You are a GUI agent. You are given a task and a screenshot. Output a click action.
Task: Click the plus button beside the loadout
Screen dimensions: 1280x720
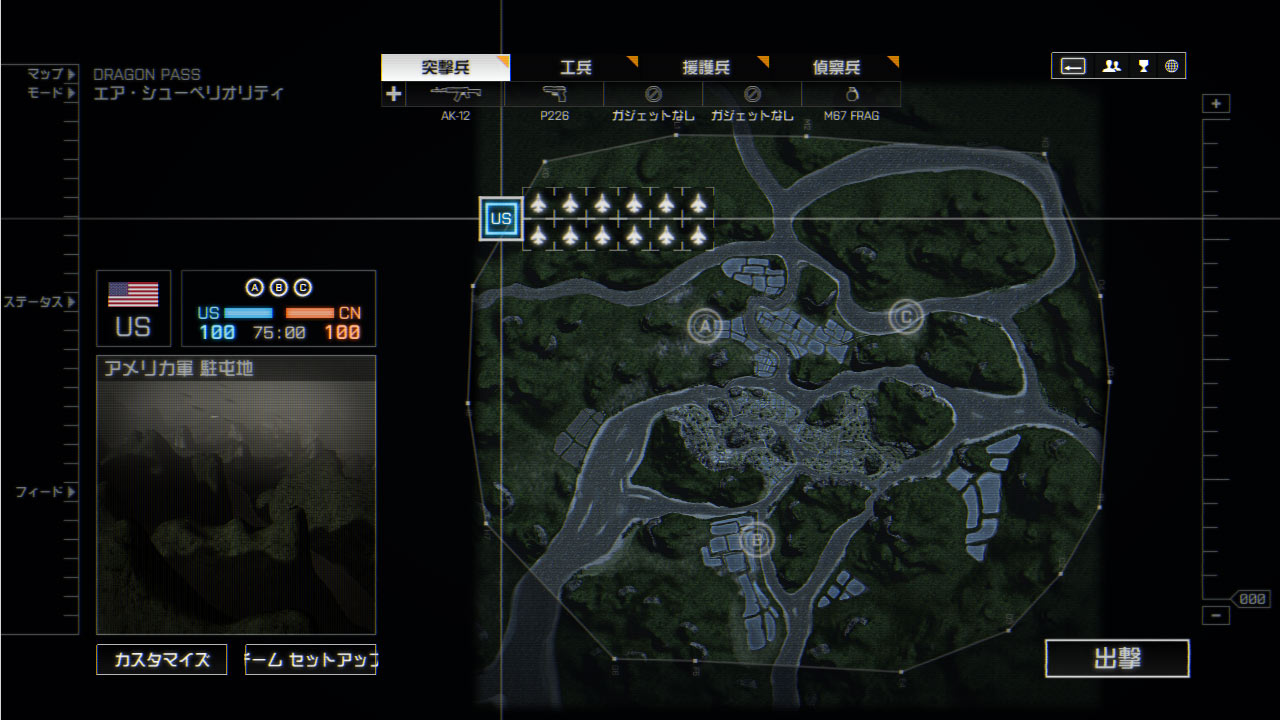coord(393,94)
